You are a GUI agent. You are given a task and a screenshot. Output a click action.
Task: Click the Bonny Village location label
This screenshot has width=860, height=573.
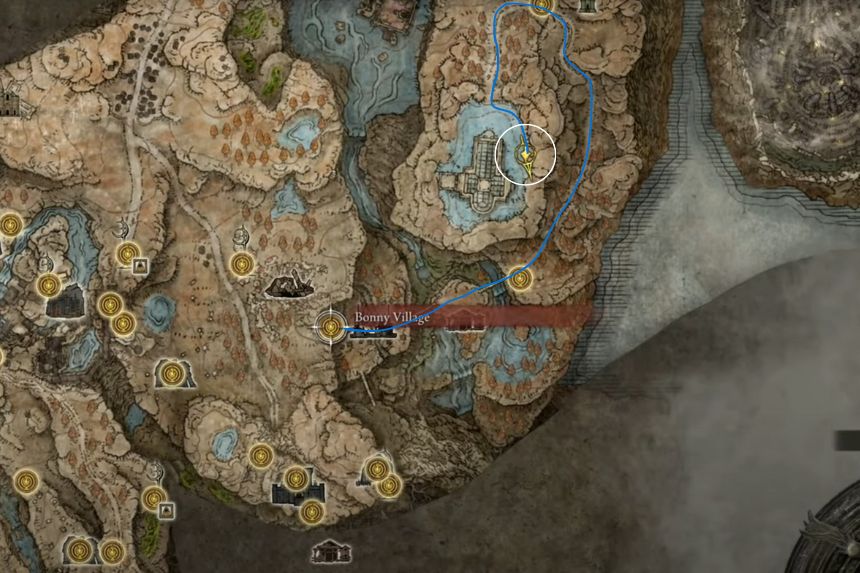click(x=392, y=317)
